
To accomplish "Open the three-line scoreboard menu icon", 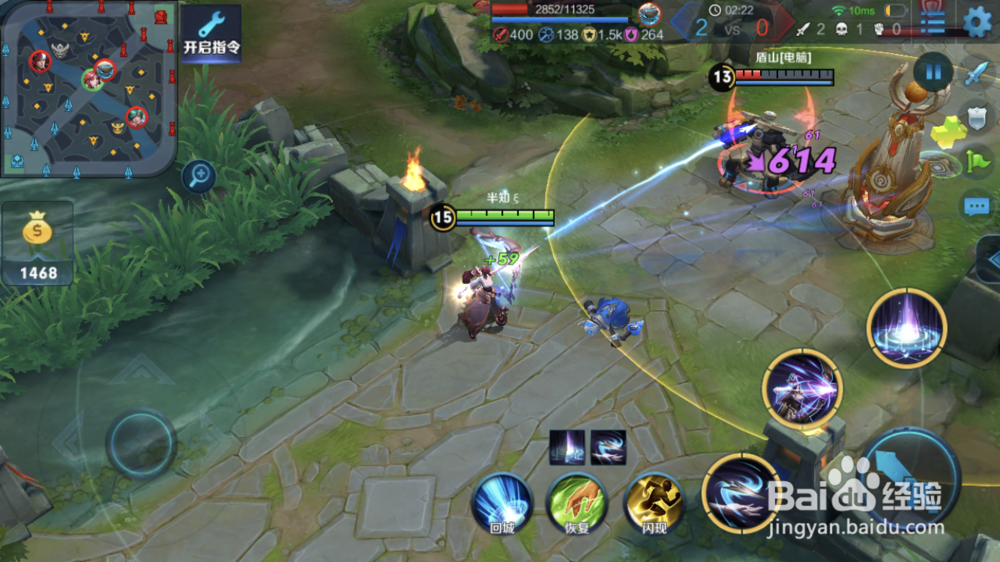I will click(933, 21).
